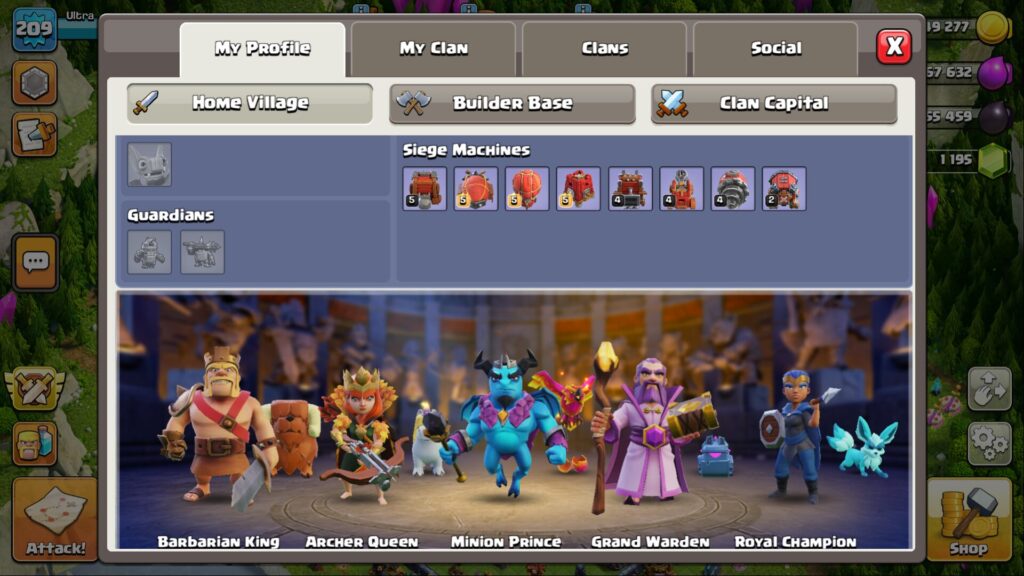View the Clan Capital profile

774,103
